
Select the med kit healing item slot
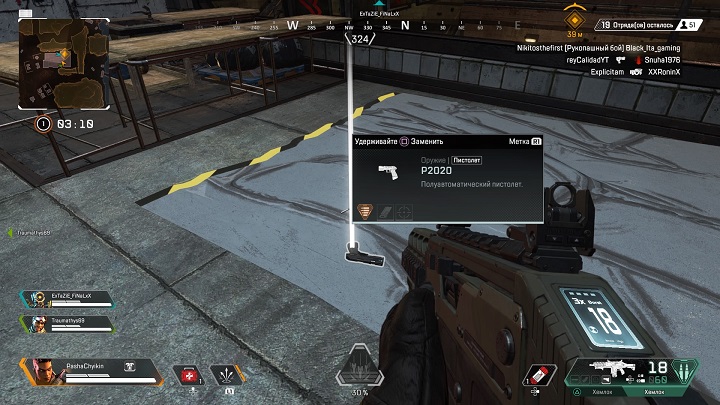click(189, 373)
